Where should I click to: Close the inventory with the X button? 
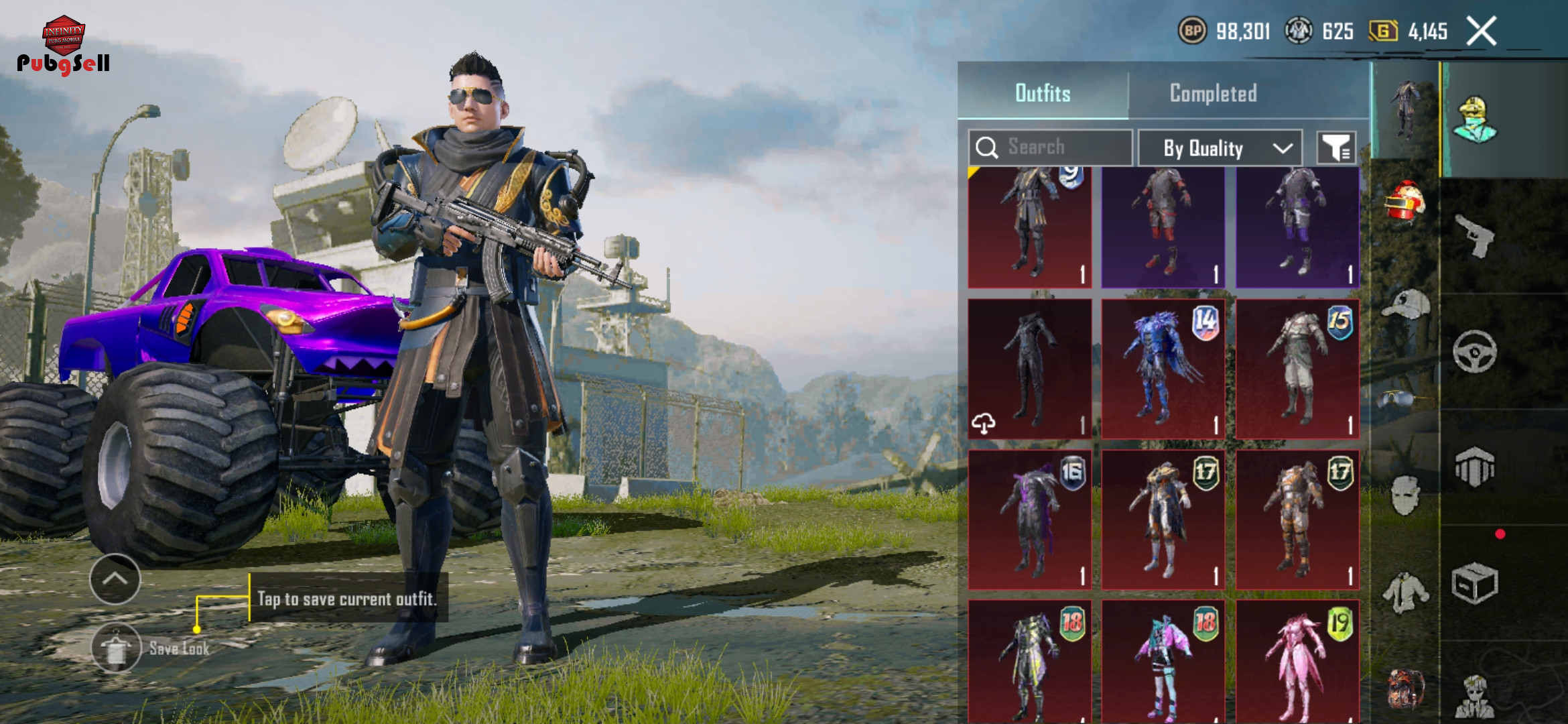pyautogui.click(x=1482, y=32)
